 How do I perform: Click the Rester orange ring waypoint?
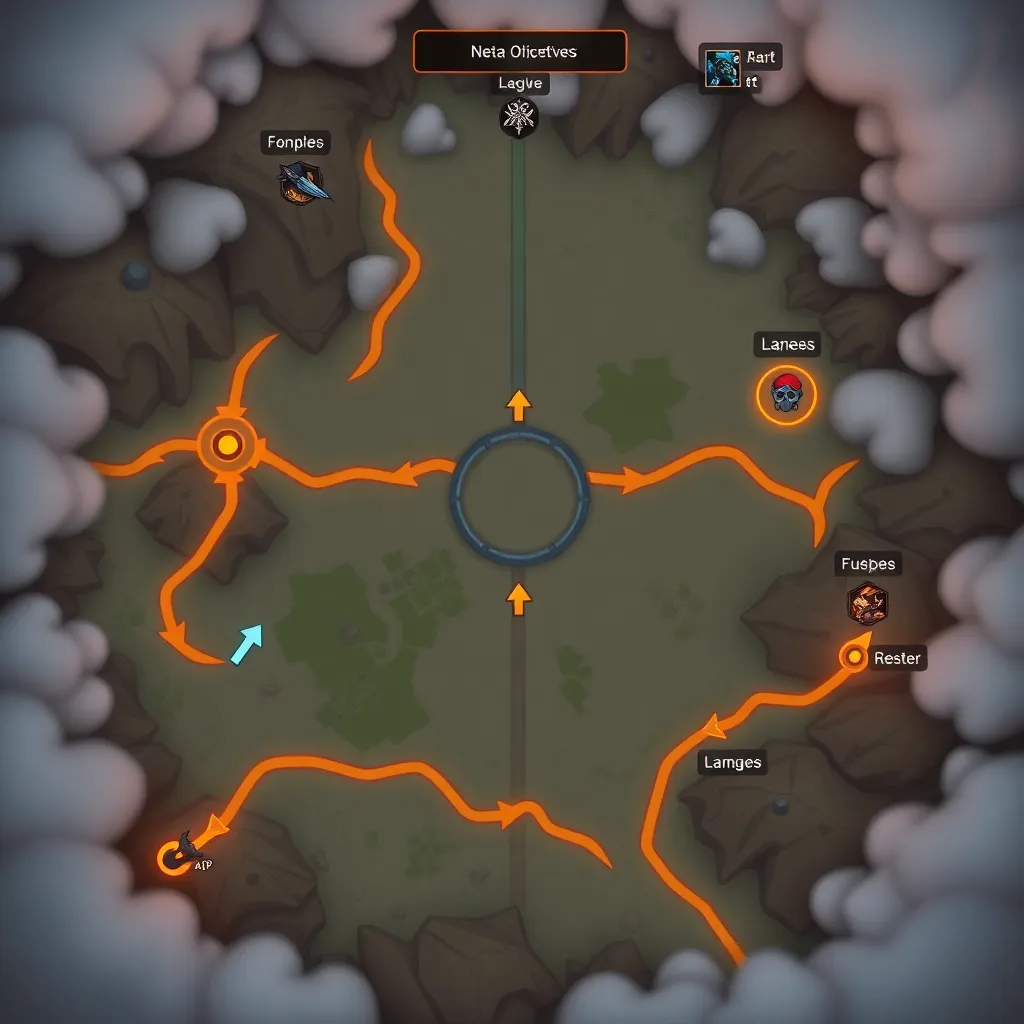click(x=854, y=657)
